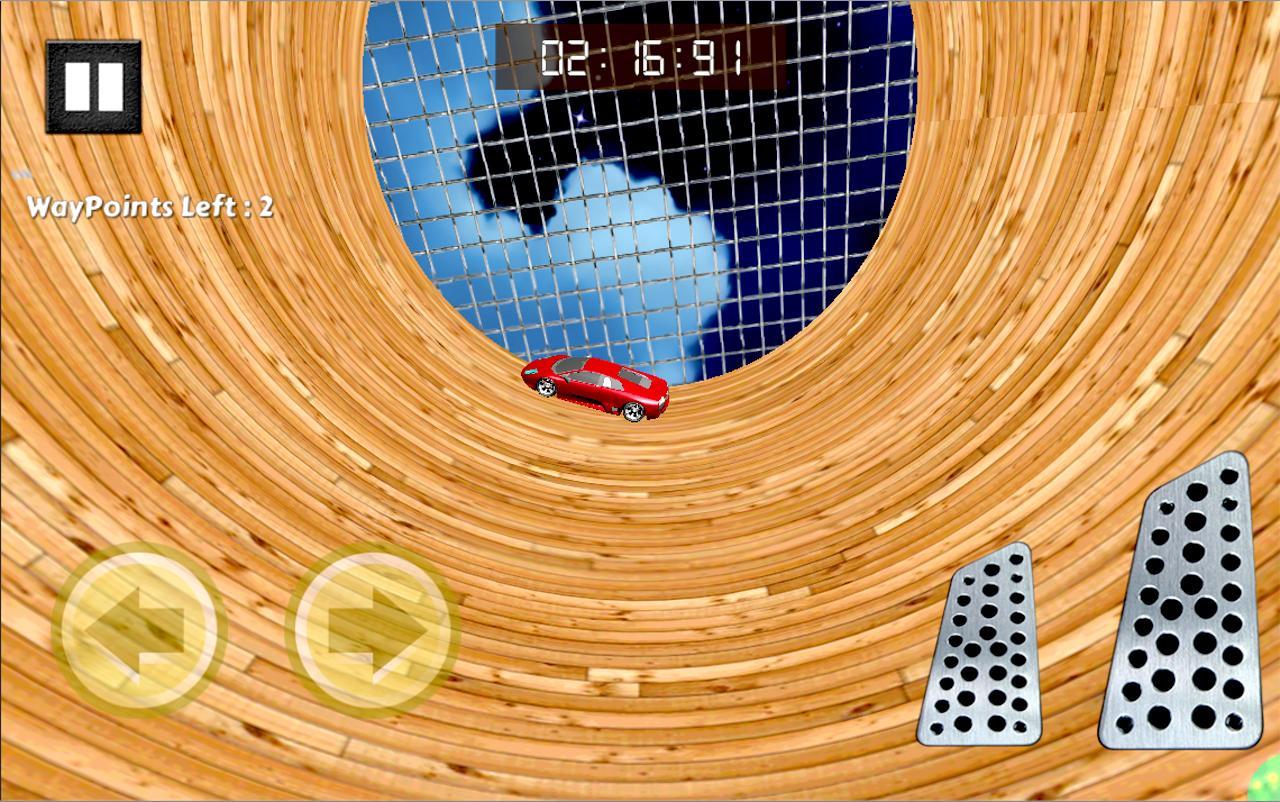The image size is (1280, 802).
Task: Tap the WayPoints Left counter label
Action: pyautogui.click(x=150, y=207)
